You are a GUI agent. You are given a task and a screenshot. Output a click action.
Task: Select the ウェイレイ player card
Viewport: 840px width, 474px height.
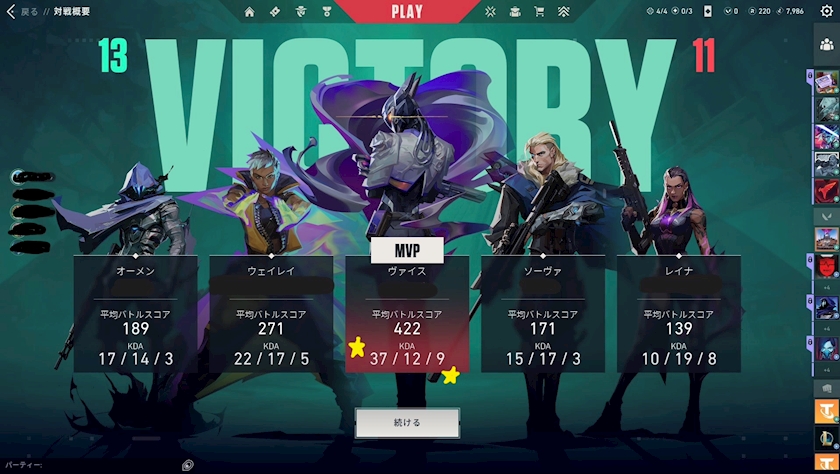pyautogui.click(x=270, y=314)
